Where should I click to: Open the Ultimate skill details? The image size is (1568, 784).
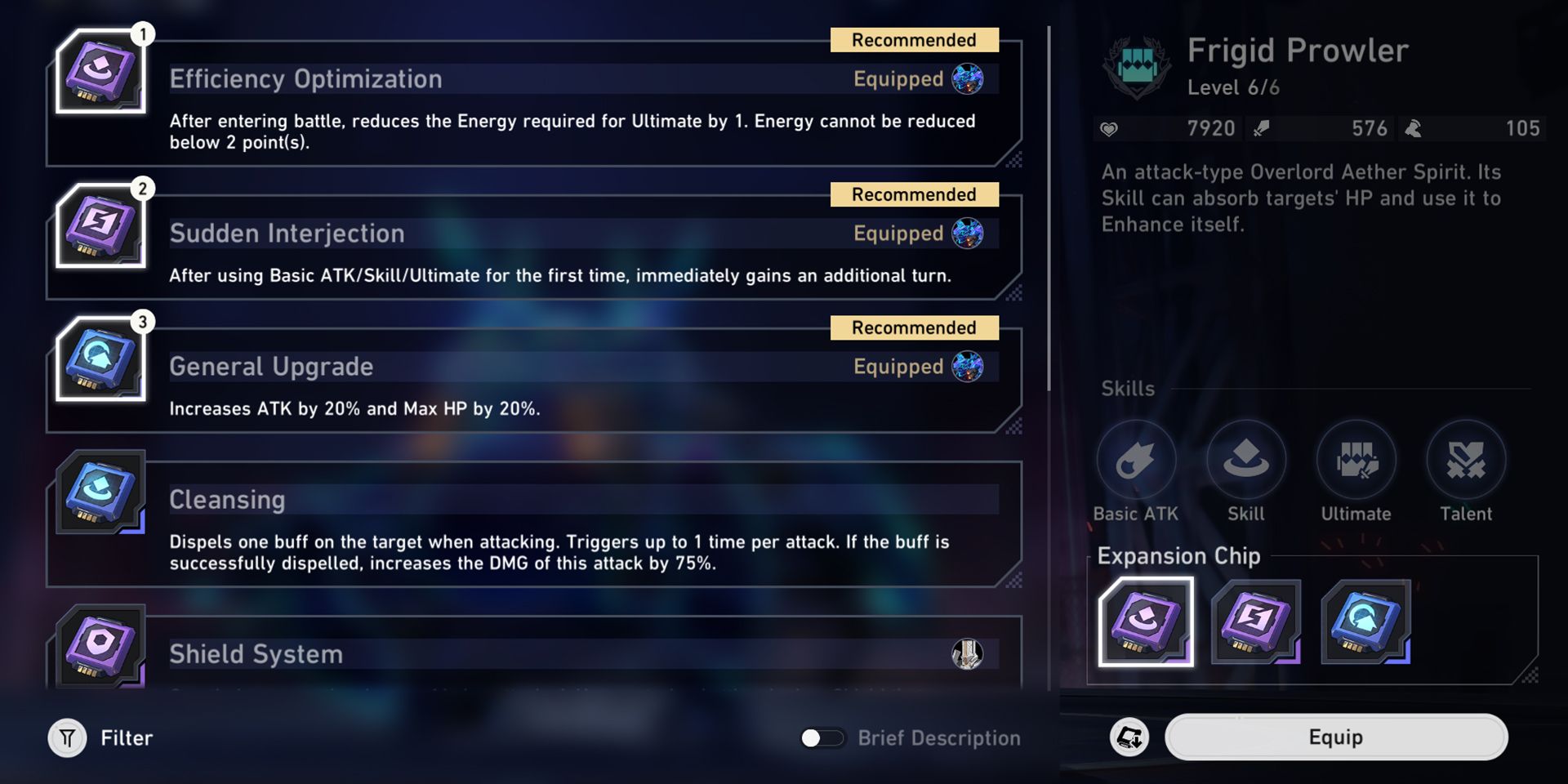click(1356, 459)
